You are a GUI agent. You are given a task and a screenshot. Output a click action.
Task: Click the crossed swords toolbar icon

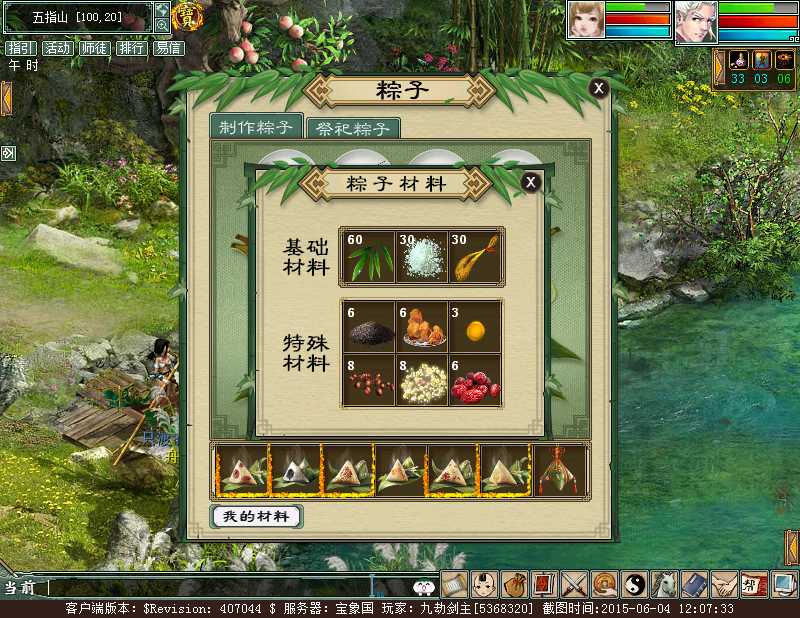pyautogui.click(x=574, y=584)
